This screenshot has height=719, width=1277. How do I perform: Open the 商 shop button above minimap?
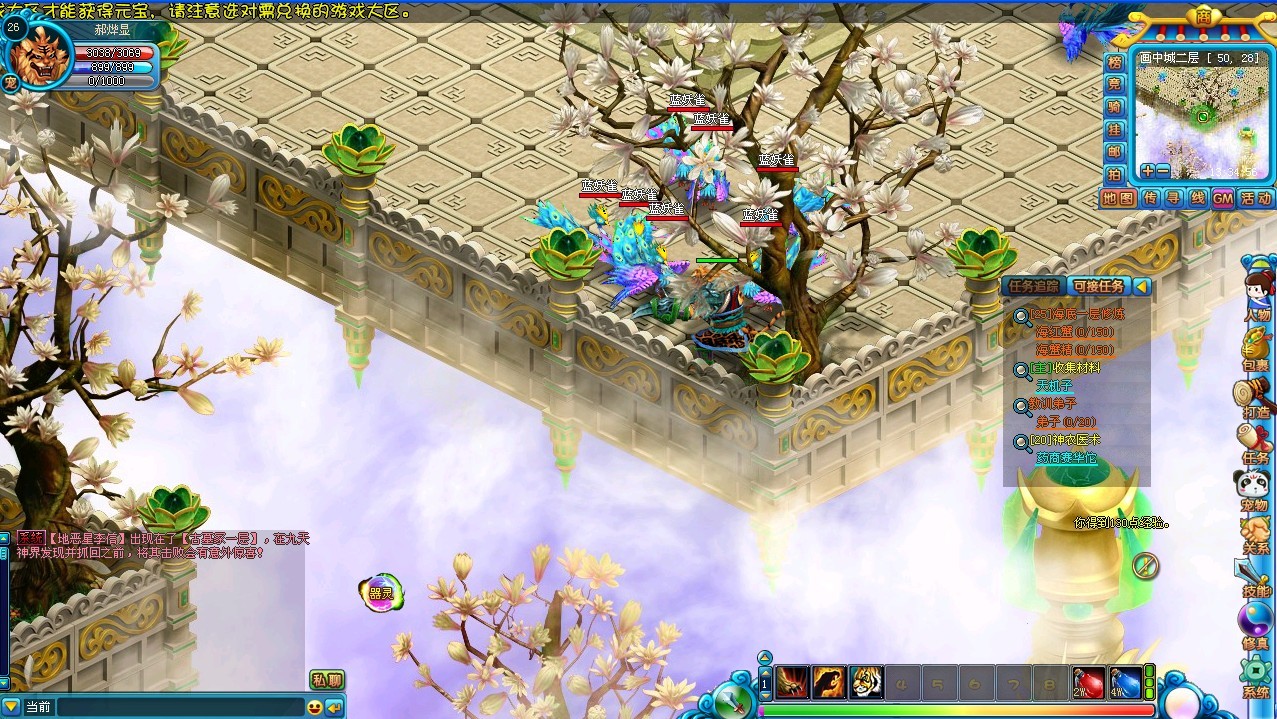(1203, 16)
